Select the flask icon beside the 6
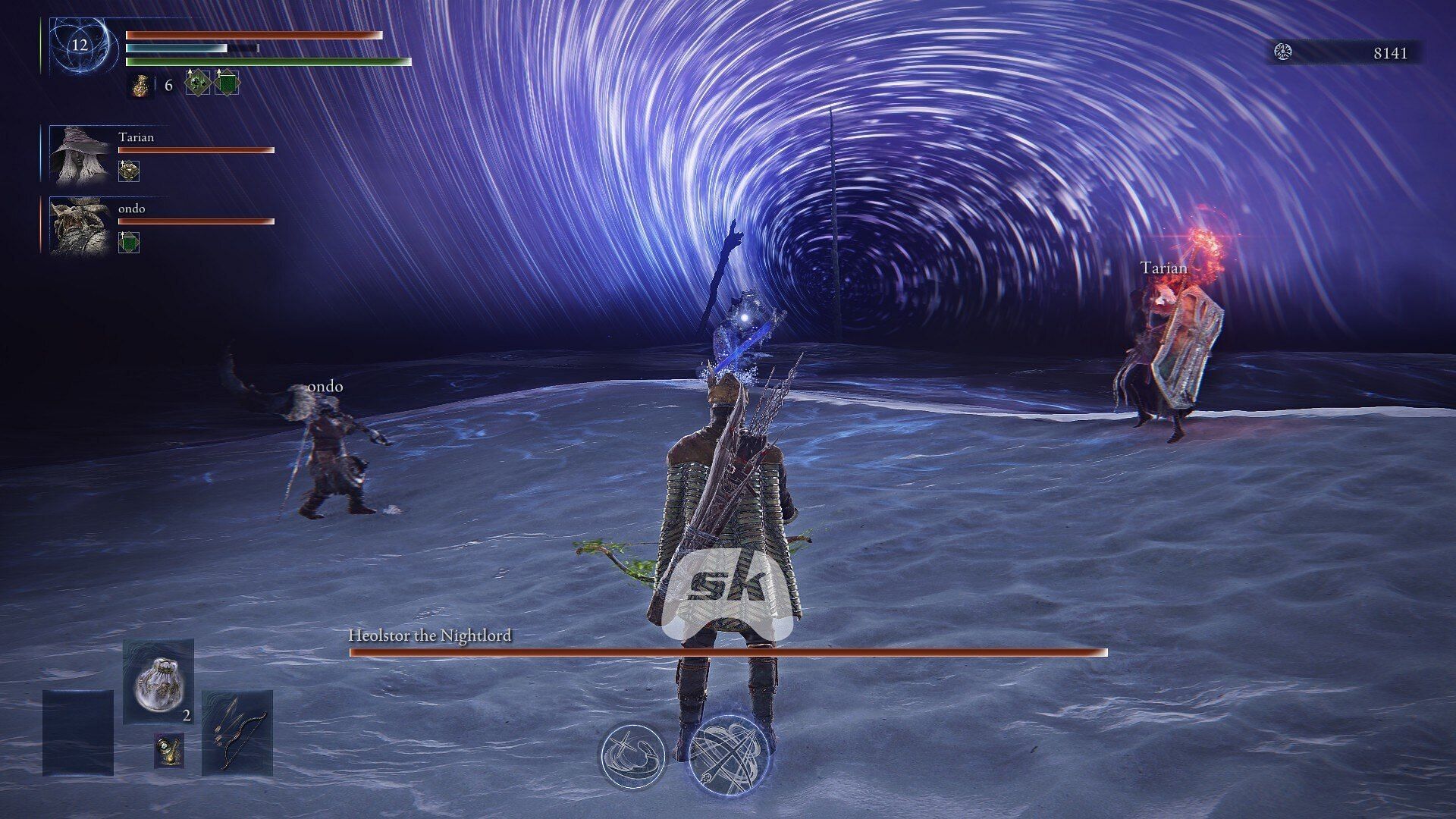 [139, 85]
